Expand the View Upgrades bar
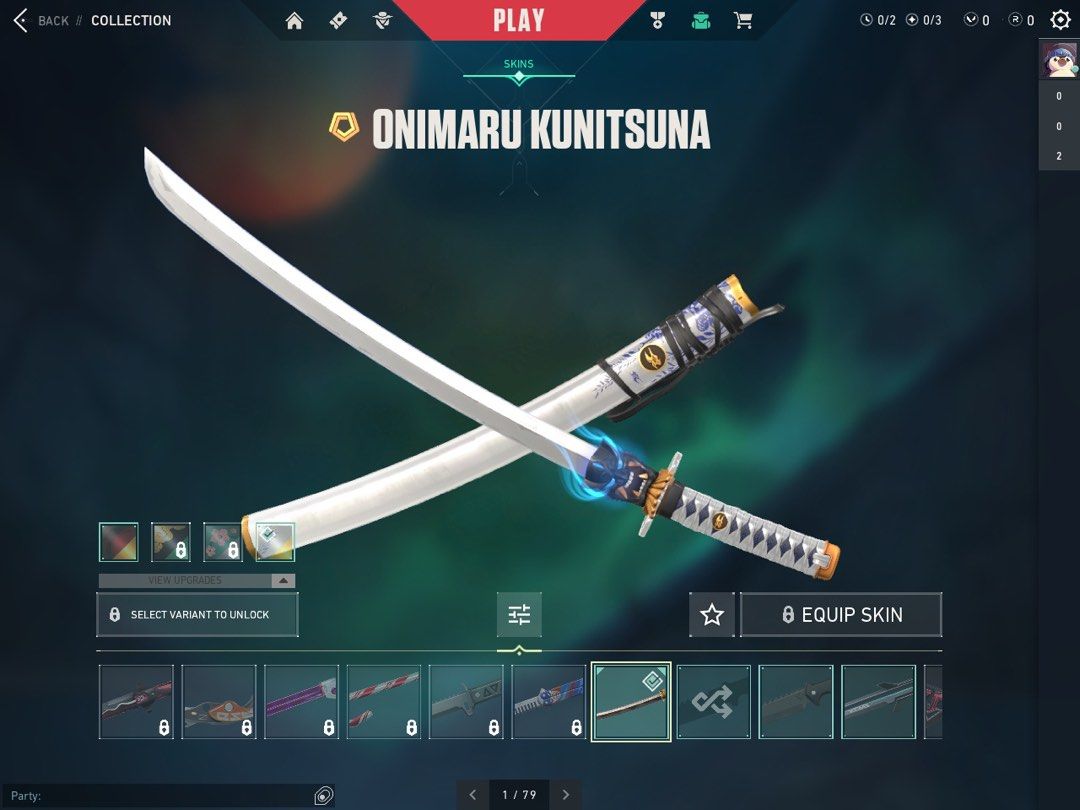The image size is (1080, 810). [196, 580]
